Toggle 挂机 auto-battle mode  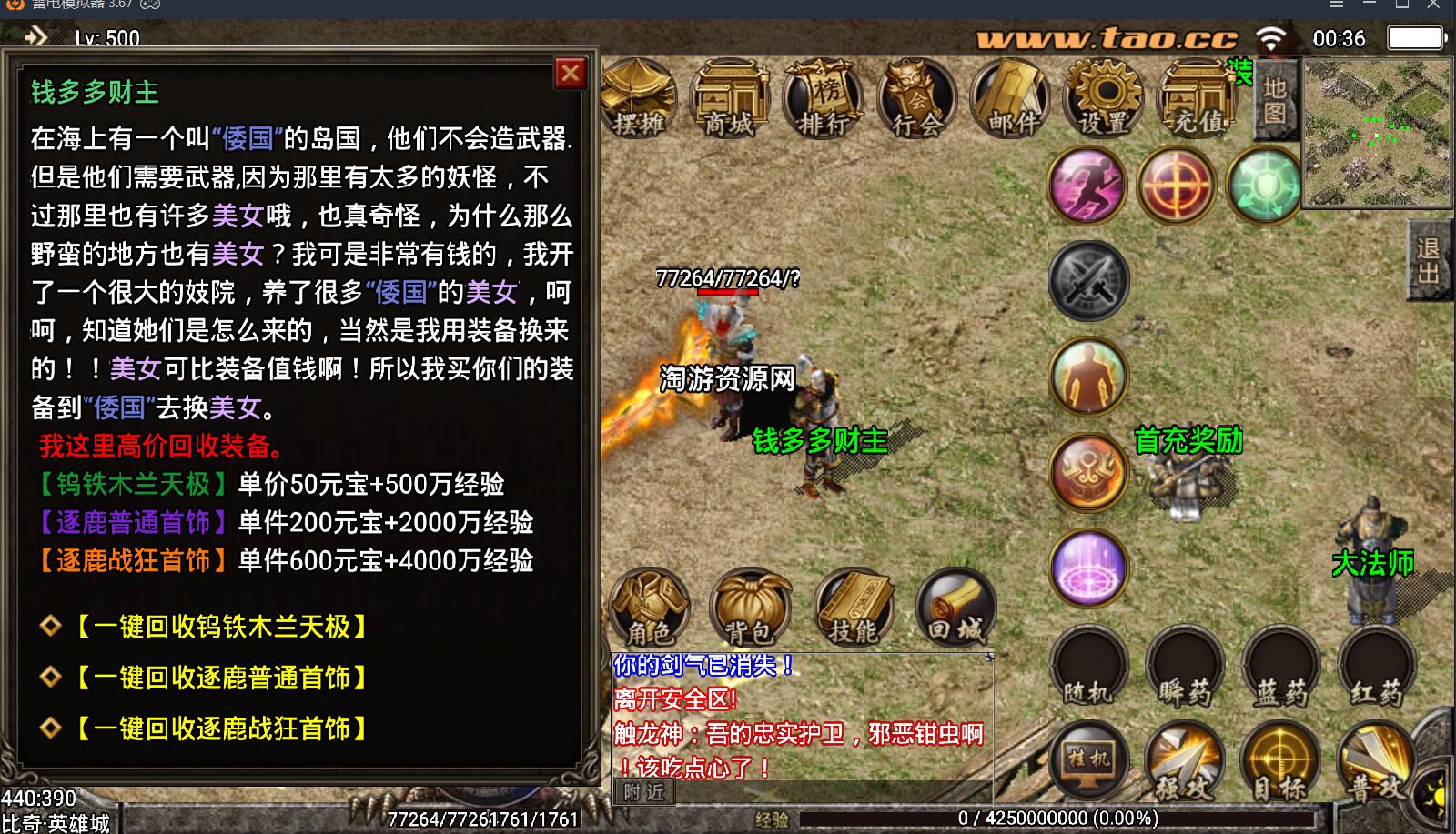pyautogui.click(x=1089, y=761)
